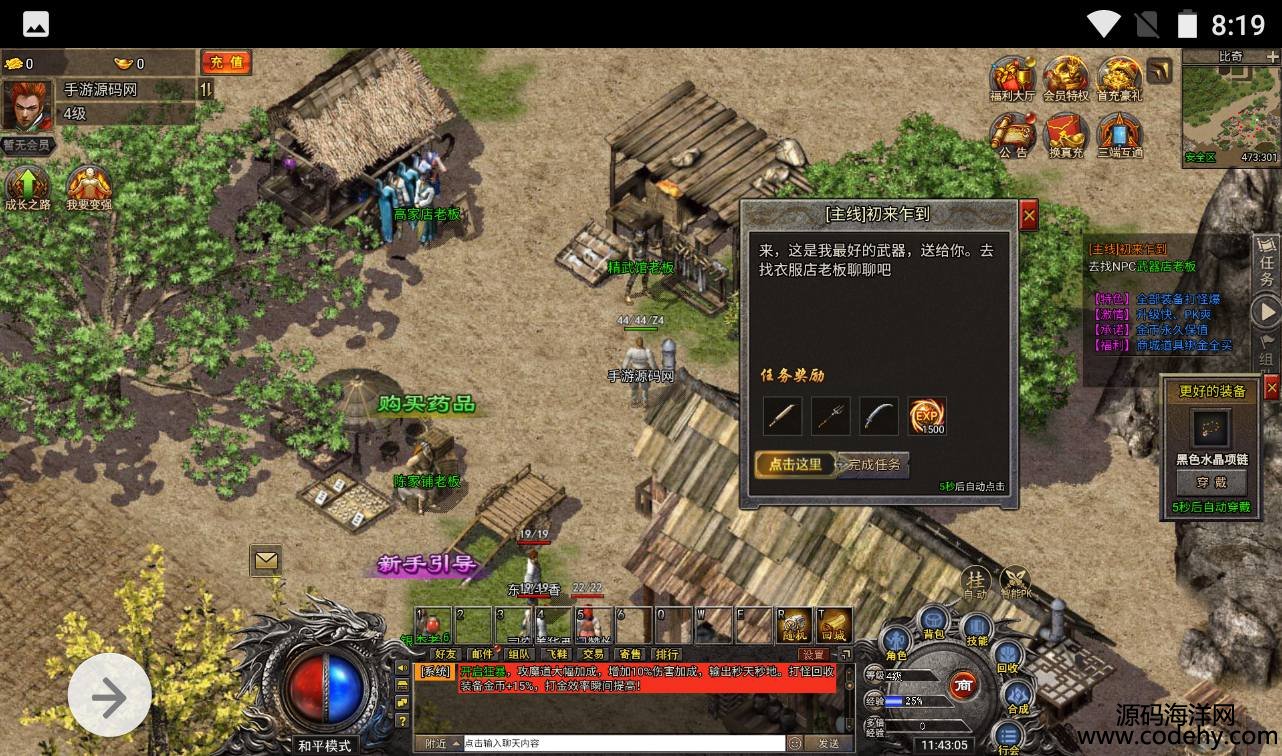Open the 我要变强 get stronger icon
Image resolution: width=1282 pixels, height=756 pixels.
pos(89,188)
